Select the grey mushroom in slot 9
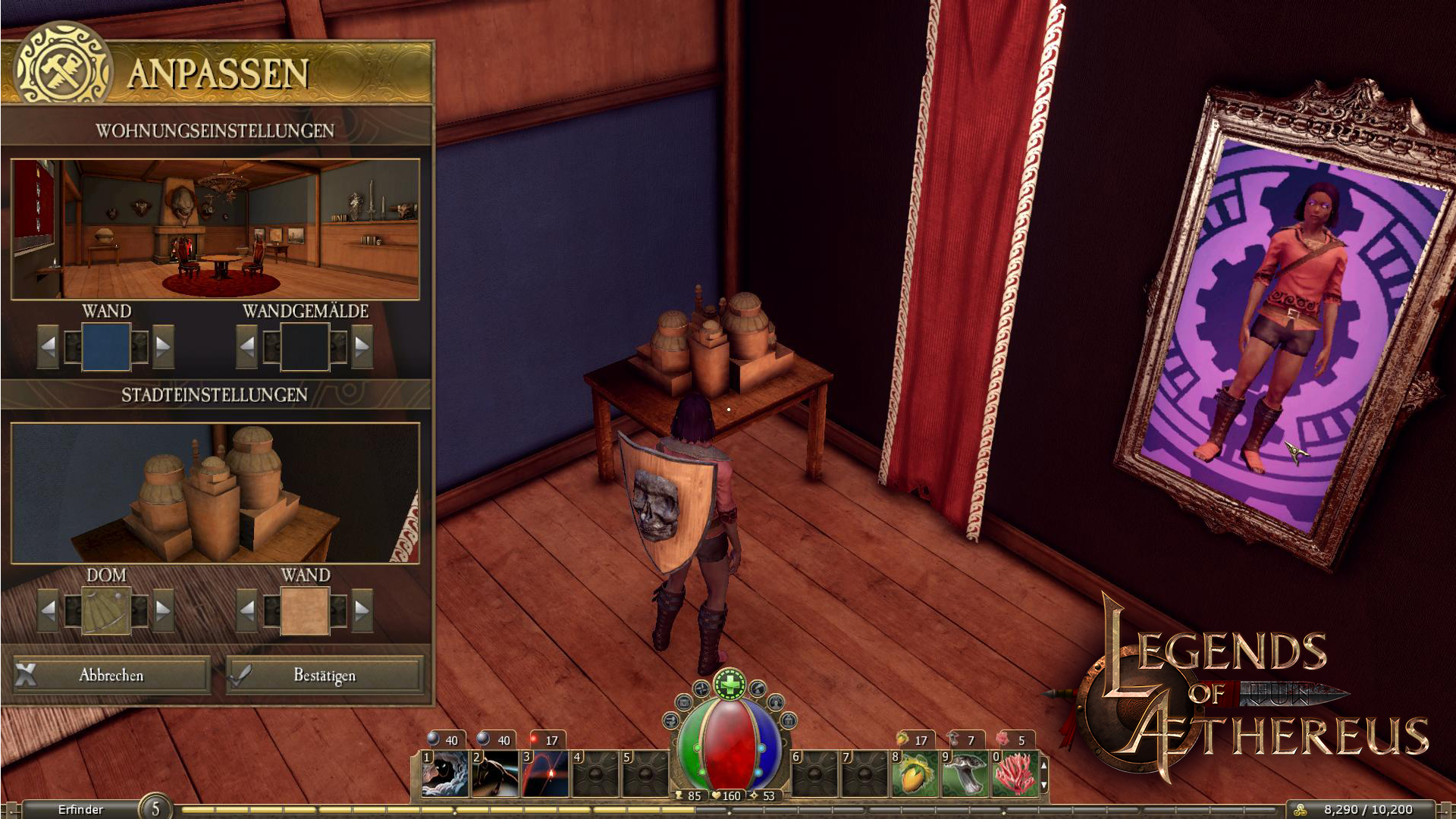The image size is (1456, 819). pyautogui.click(x=965, y=773)
